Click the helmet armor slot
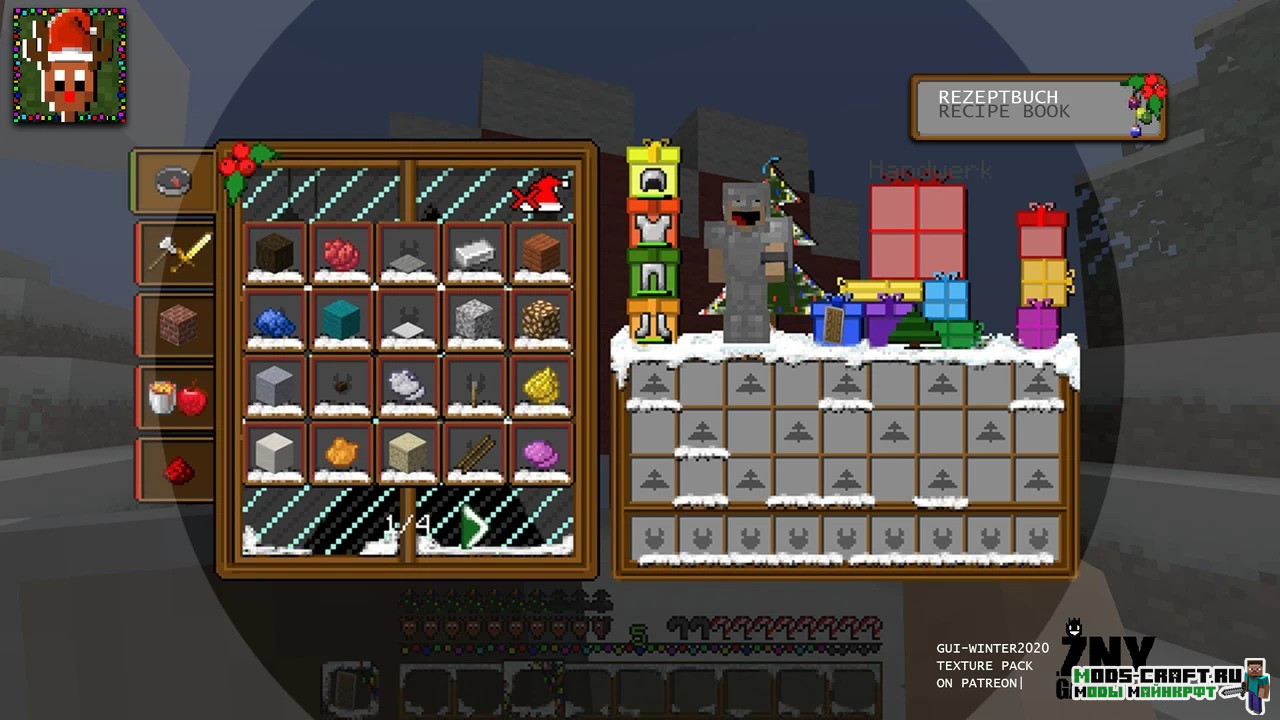Viewport: 1280px width, 720px height. [653, 180]
